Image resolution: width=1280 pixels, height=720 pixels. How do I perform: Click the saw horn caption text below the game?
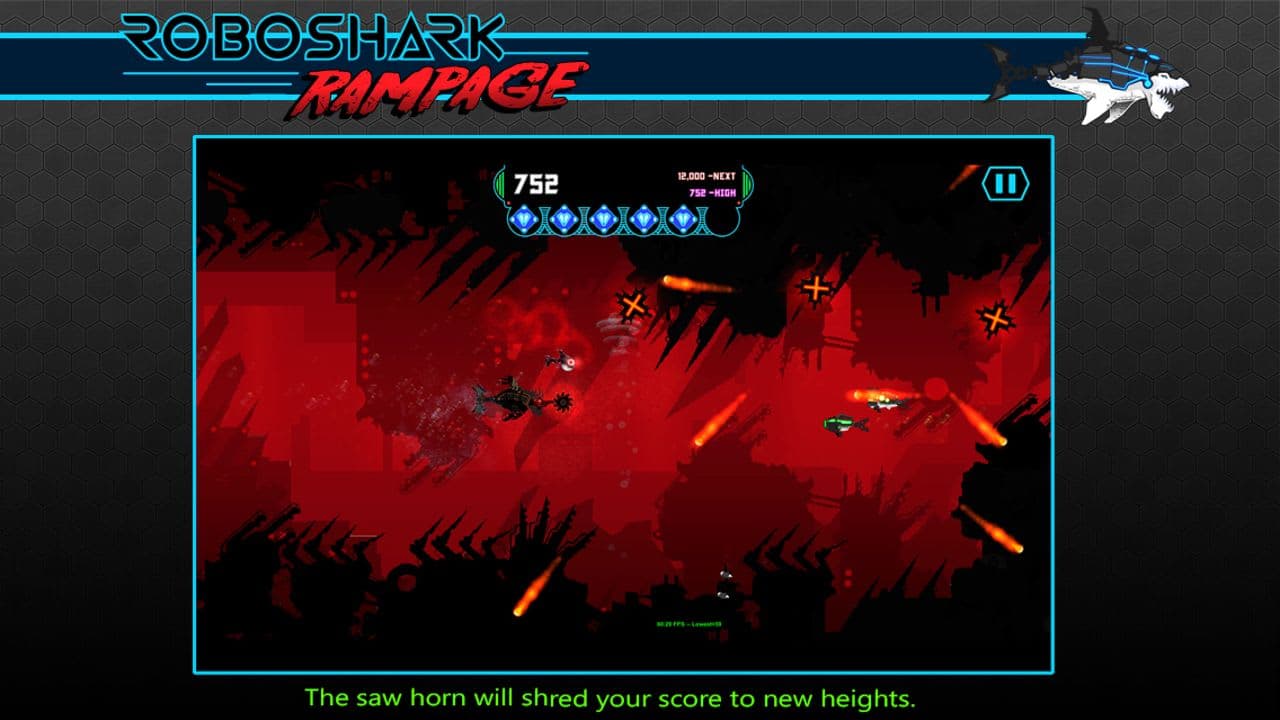point(613,692)
